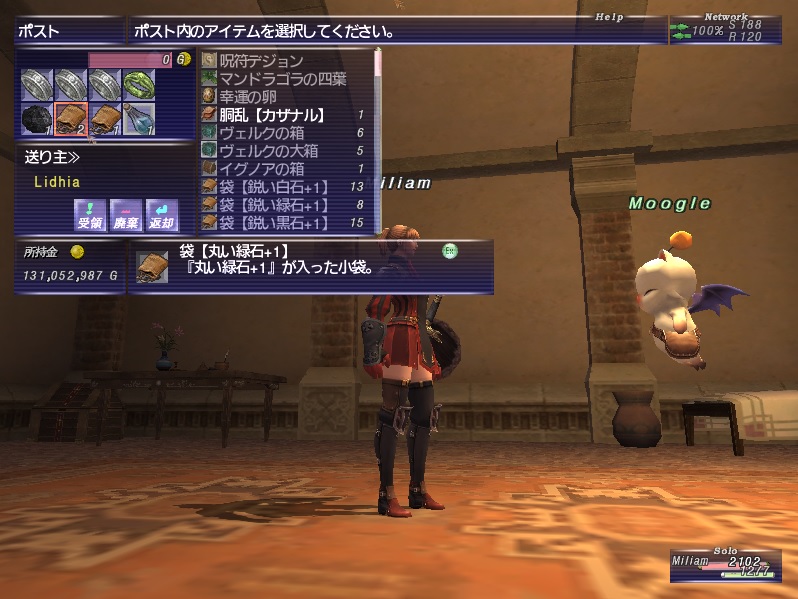Select イグノアの箱 entry
The height and width of the screenshot is (599, 798).
(x=261, y=169)
